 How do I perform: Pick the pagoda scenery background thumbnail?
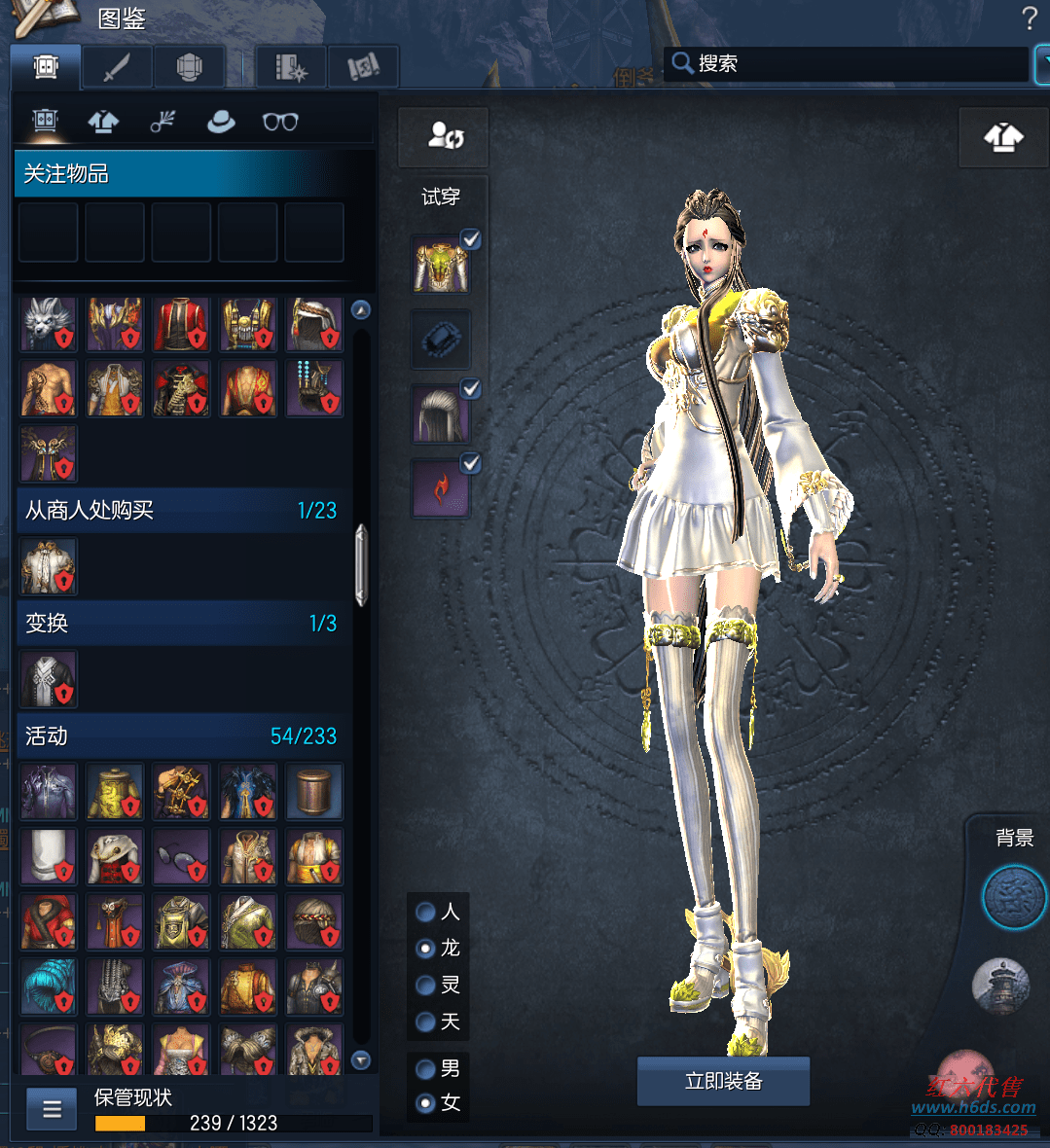[x=1000, y=984]
